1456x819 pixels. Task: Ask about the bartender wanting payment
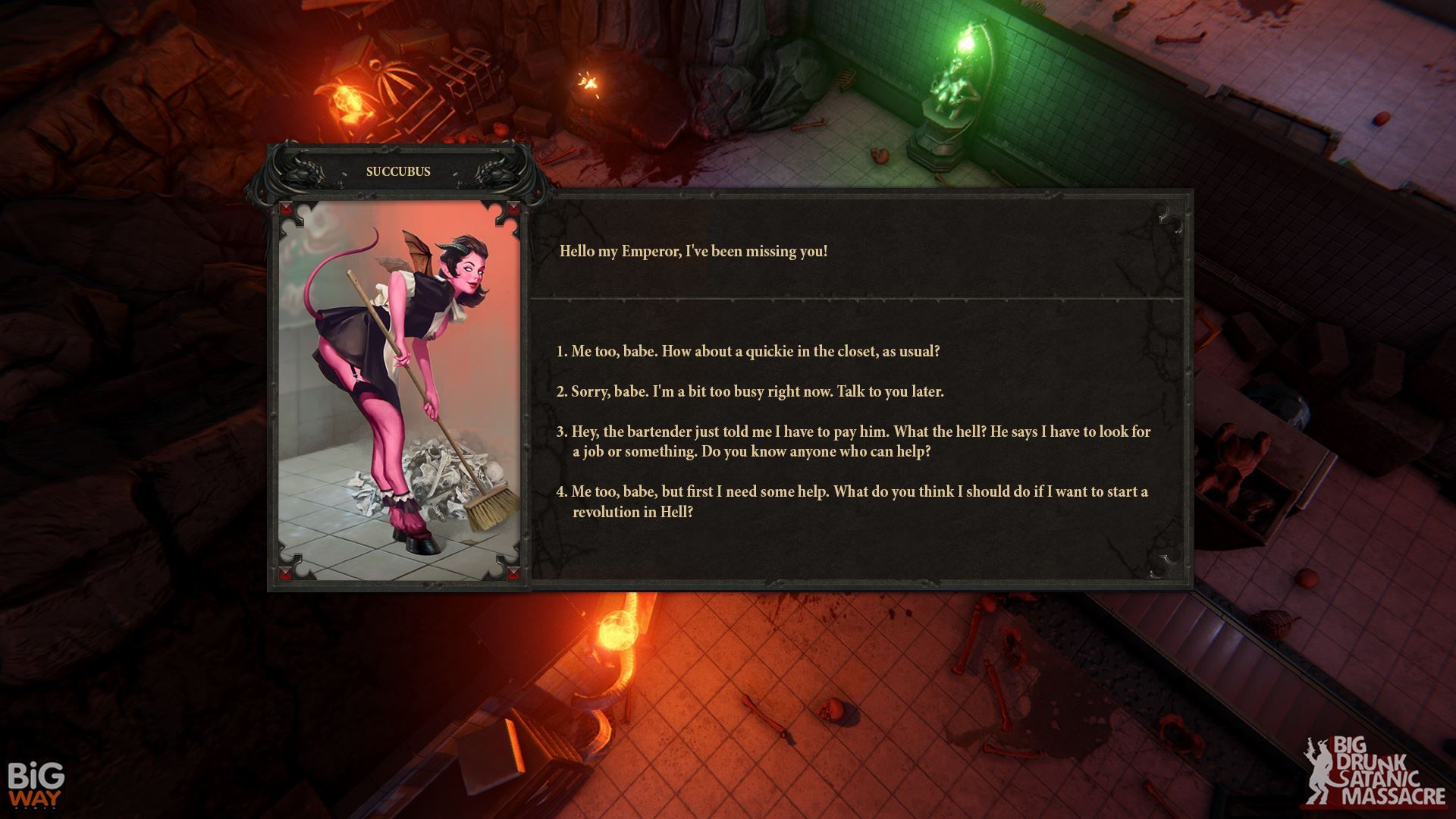[x=853, y=441]
